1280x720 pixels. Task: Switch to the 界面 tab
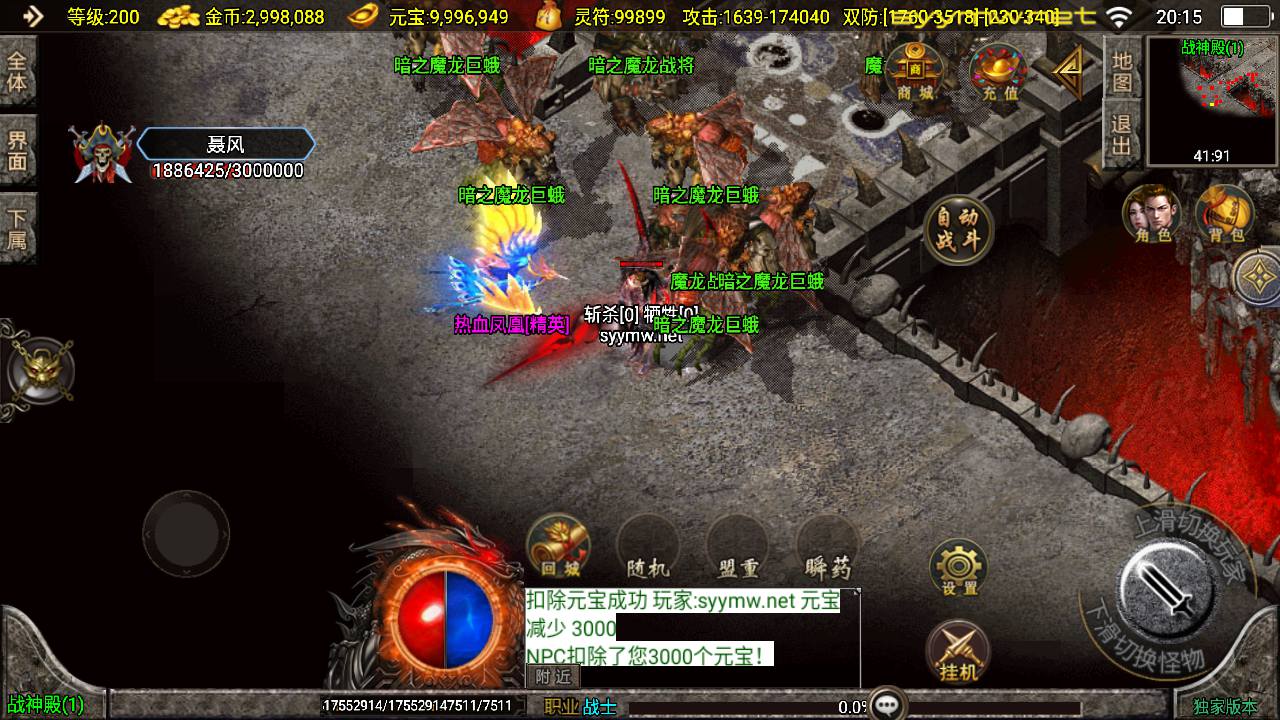pos(17,150)
